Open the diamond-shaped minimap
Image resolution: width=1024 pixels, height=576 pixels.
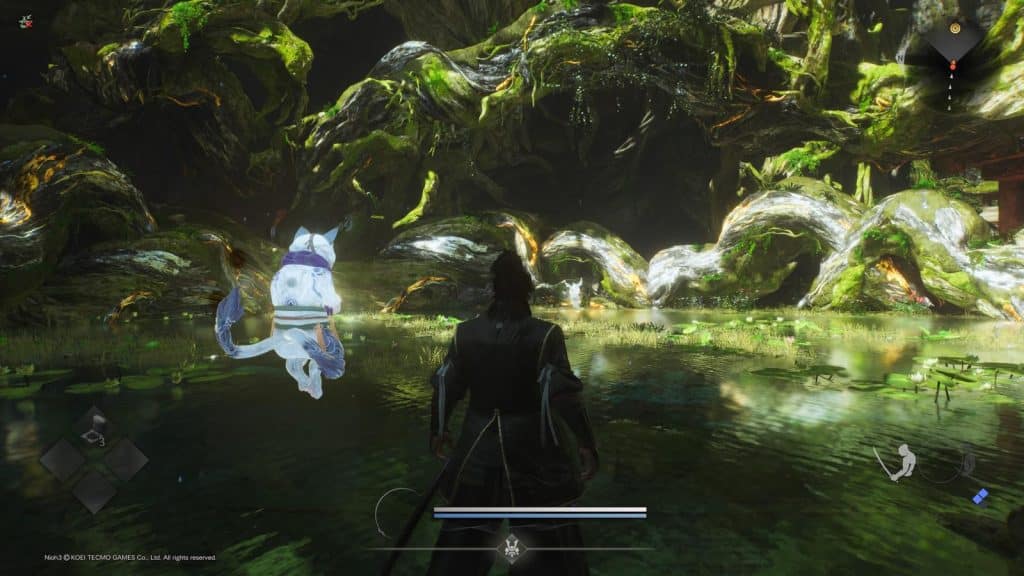point(952,40)
